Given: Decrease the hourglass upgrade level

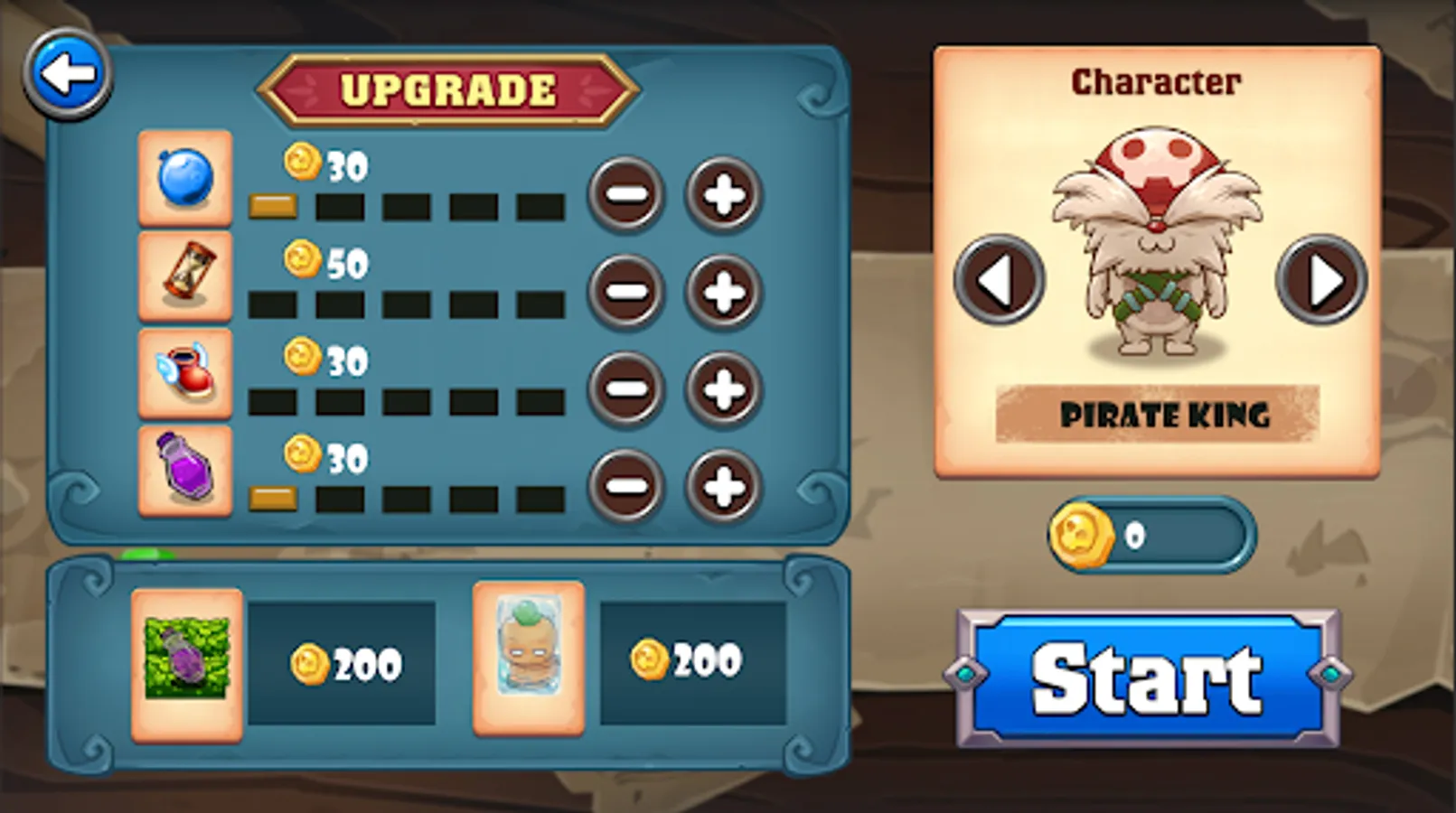Looking at the screenshot, I should (x=626, y=292).
